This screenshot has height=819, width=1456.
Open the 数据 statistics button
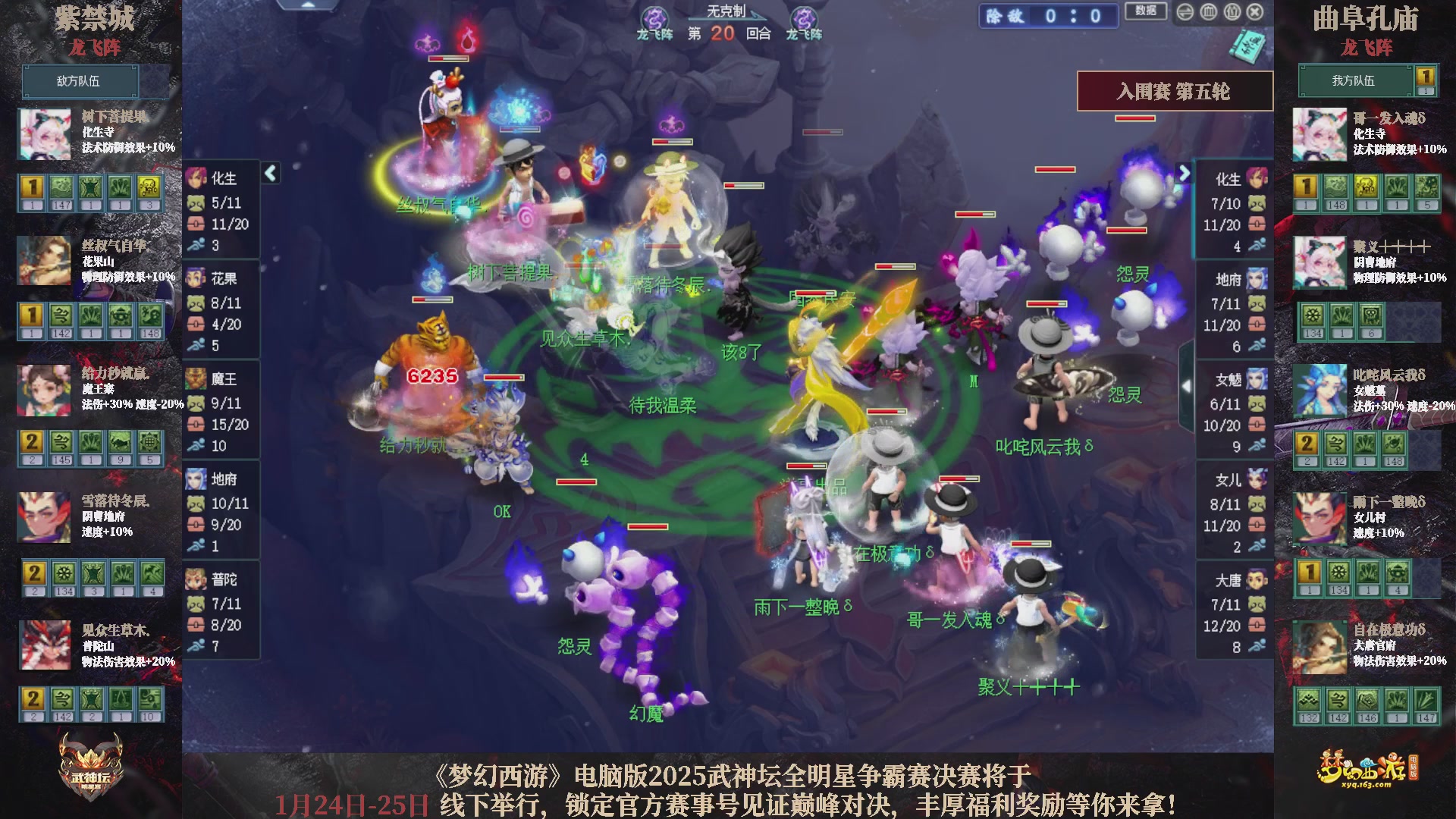(x=1144, y=10)
